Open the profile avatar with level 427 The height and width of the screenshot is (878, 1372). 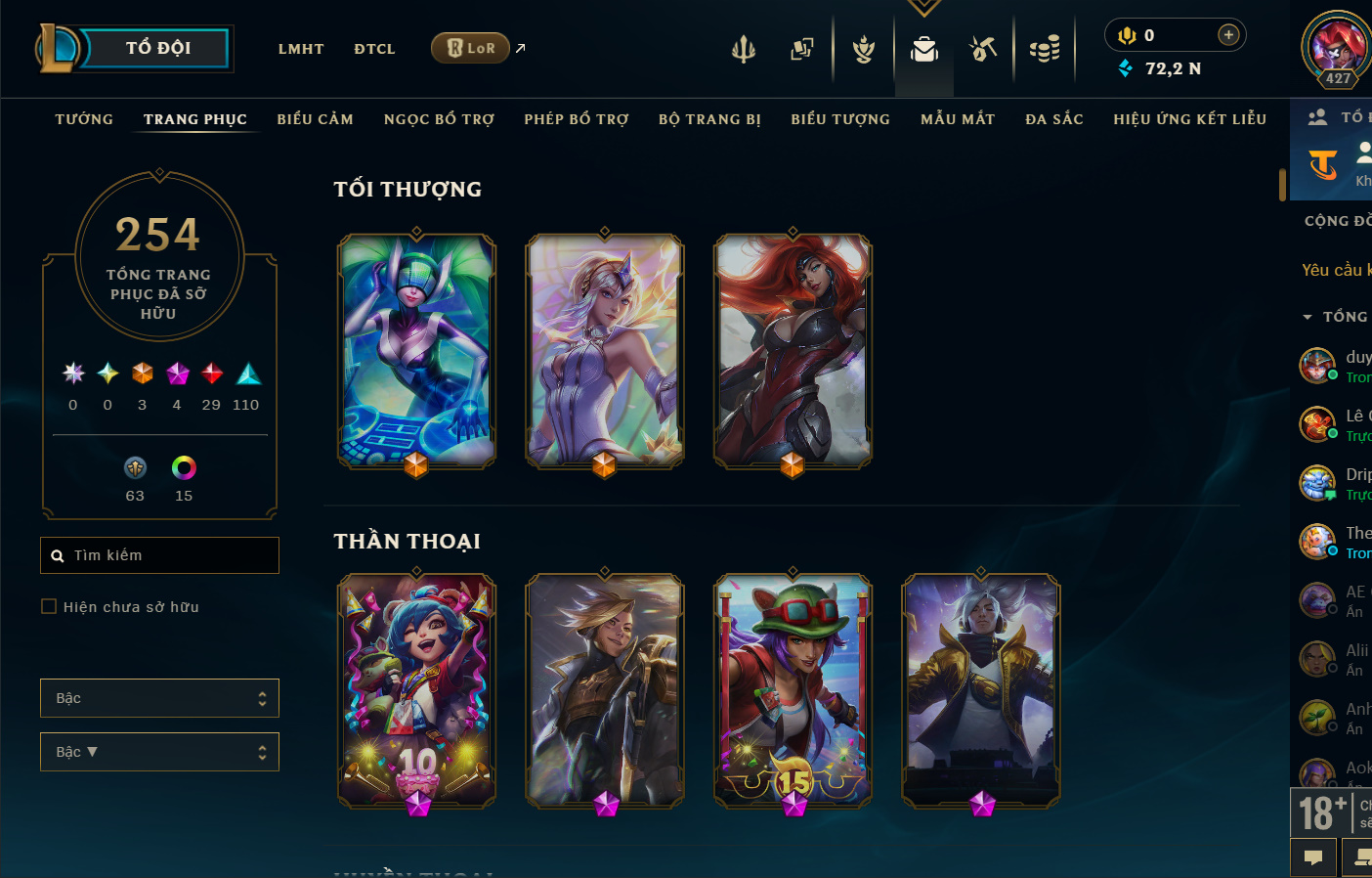(x=1337, y=47)
